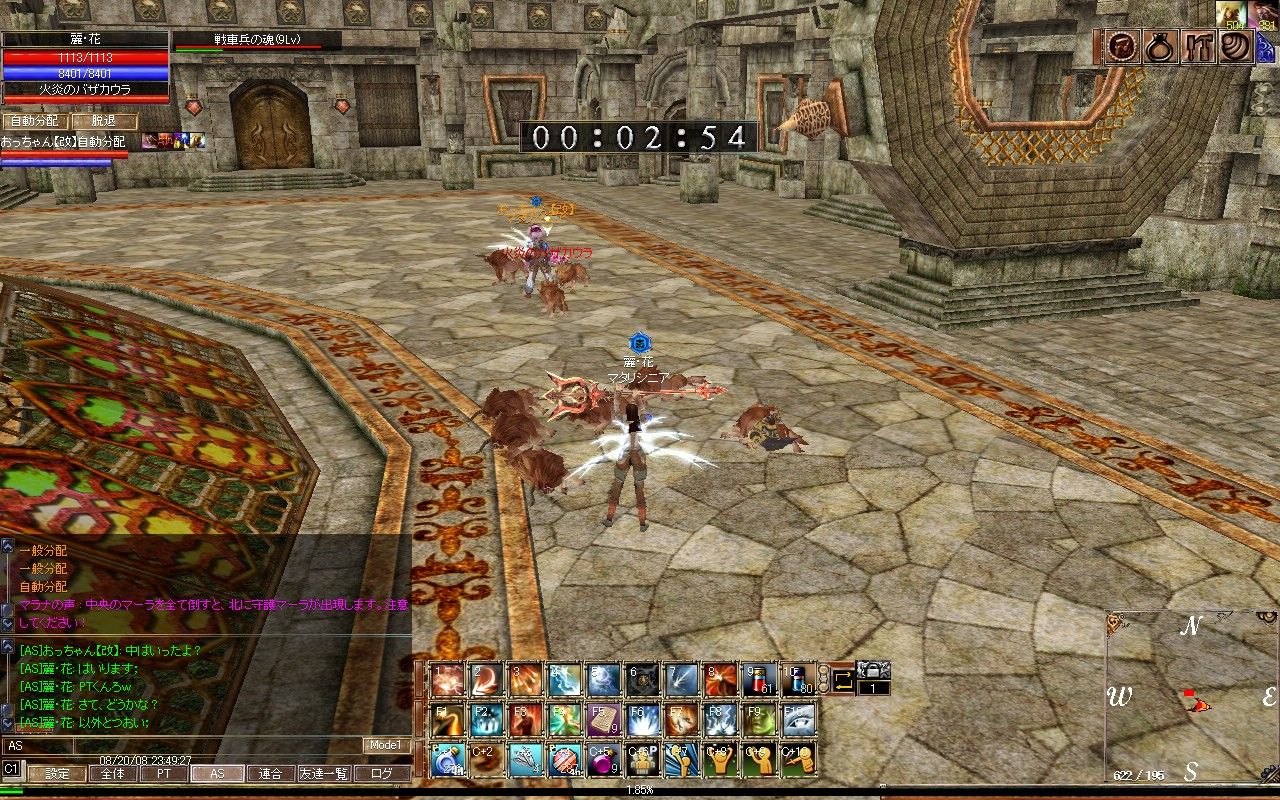Leave the party with the 脱退 button
This screenshot has height=800, width=1280.
tap(104, 122)
